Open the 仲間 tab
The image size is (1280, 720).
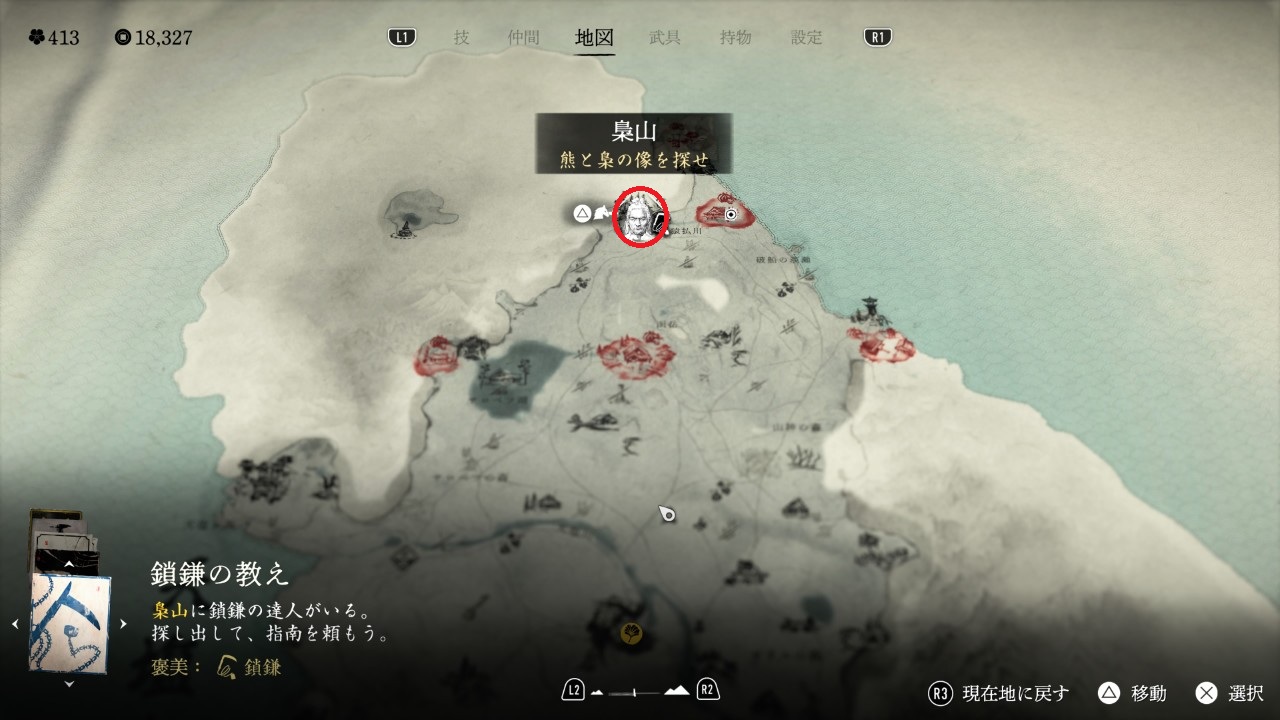pos(523,38)
